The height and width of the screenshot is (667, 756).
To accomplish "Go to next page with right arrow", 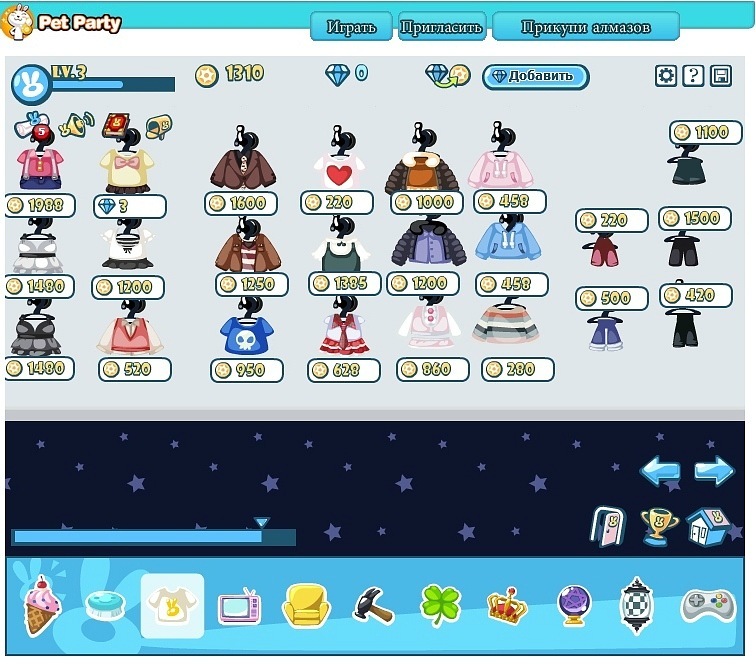I will [x=714, y=471].
